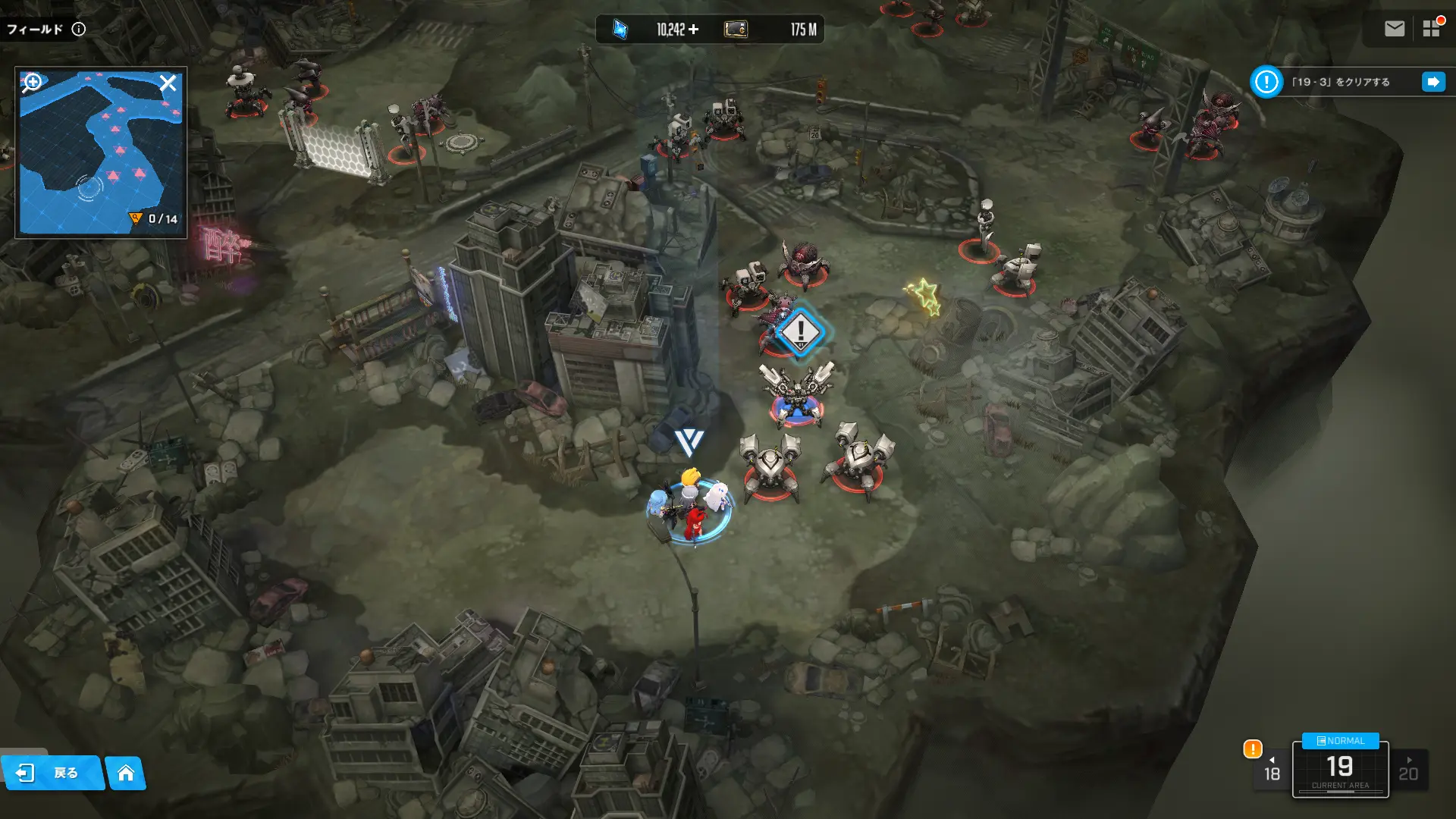Toggle the NORMAL difficulty label

click(x=1340, y=741)
